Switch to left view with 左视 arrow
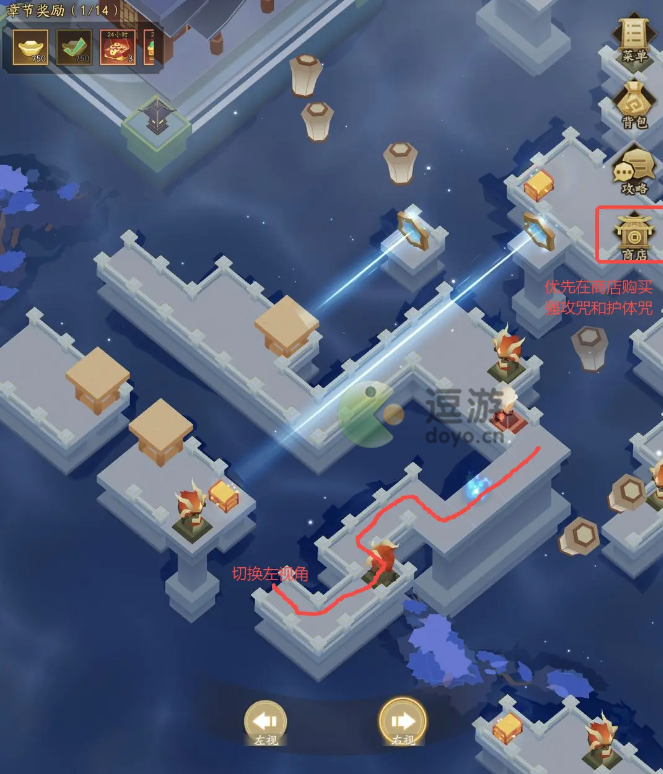Screen dimensions: 663x774 click(x=265, y=720)
